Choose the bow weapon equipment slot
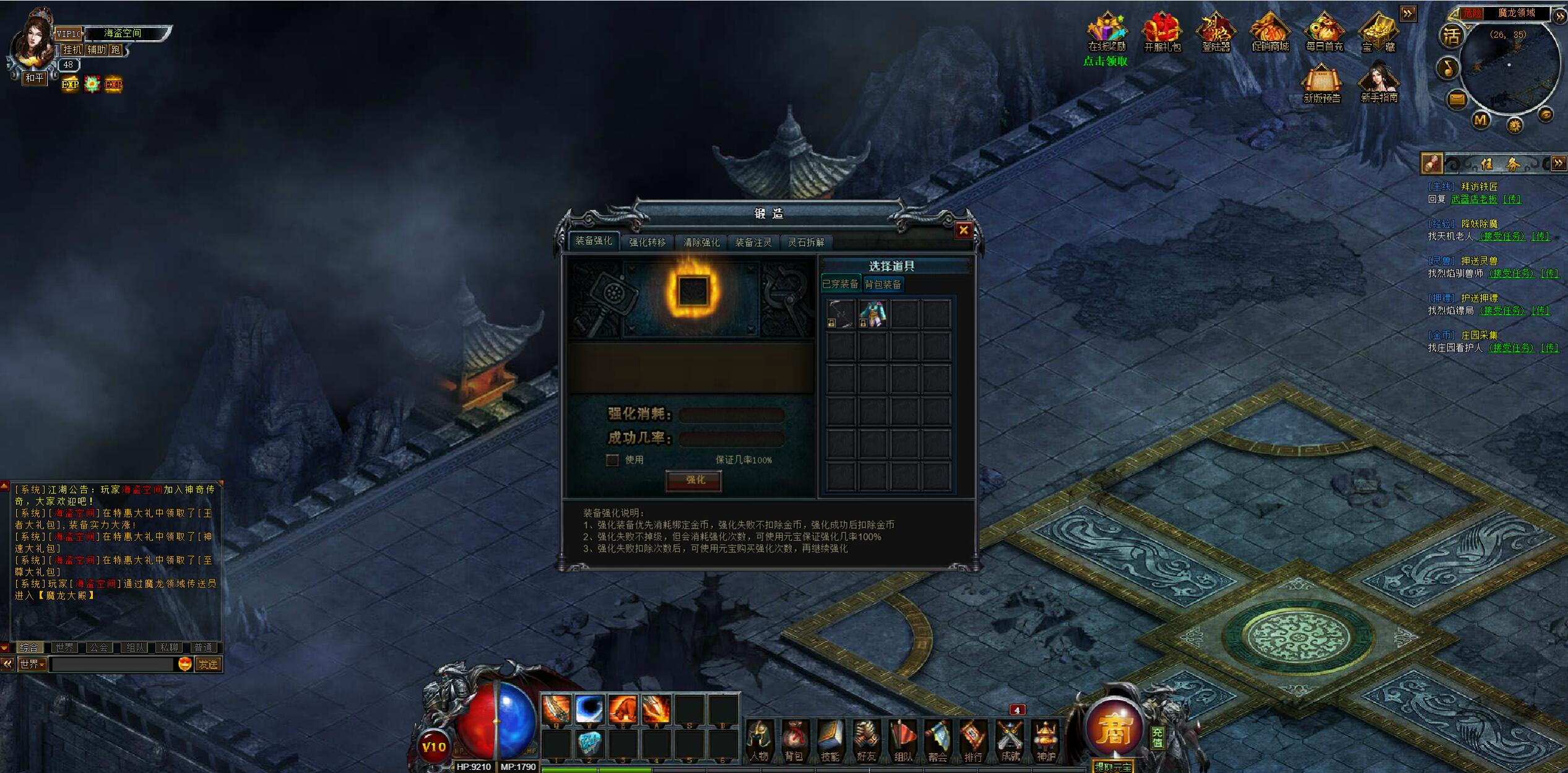Image resolution: width=1568 pixels, height=773 pixels. pos(841,314)
